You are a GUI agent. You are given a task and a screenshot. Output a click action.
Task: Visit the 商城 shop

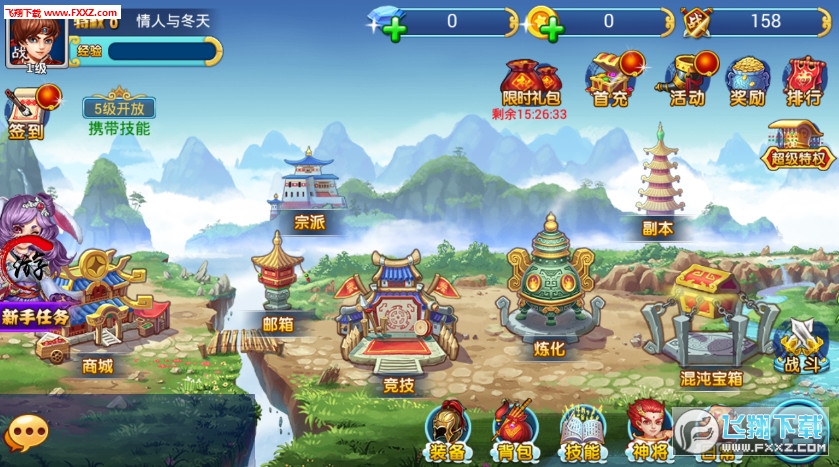pyautogui.click(x=100, y=310)
